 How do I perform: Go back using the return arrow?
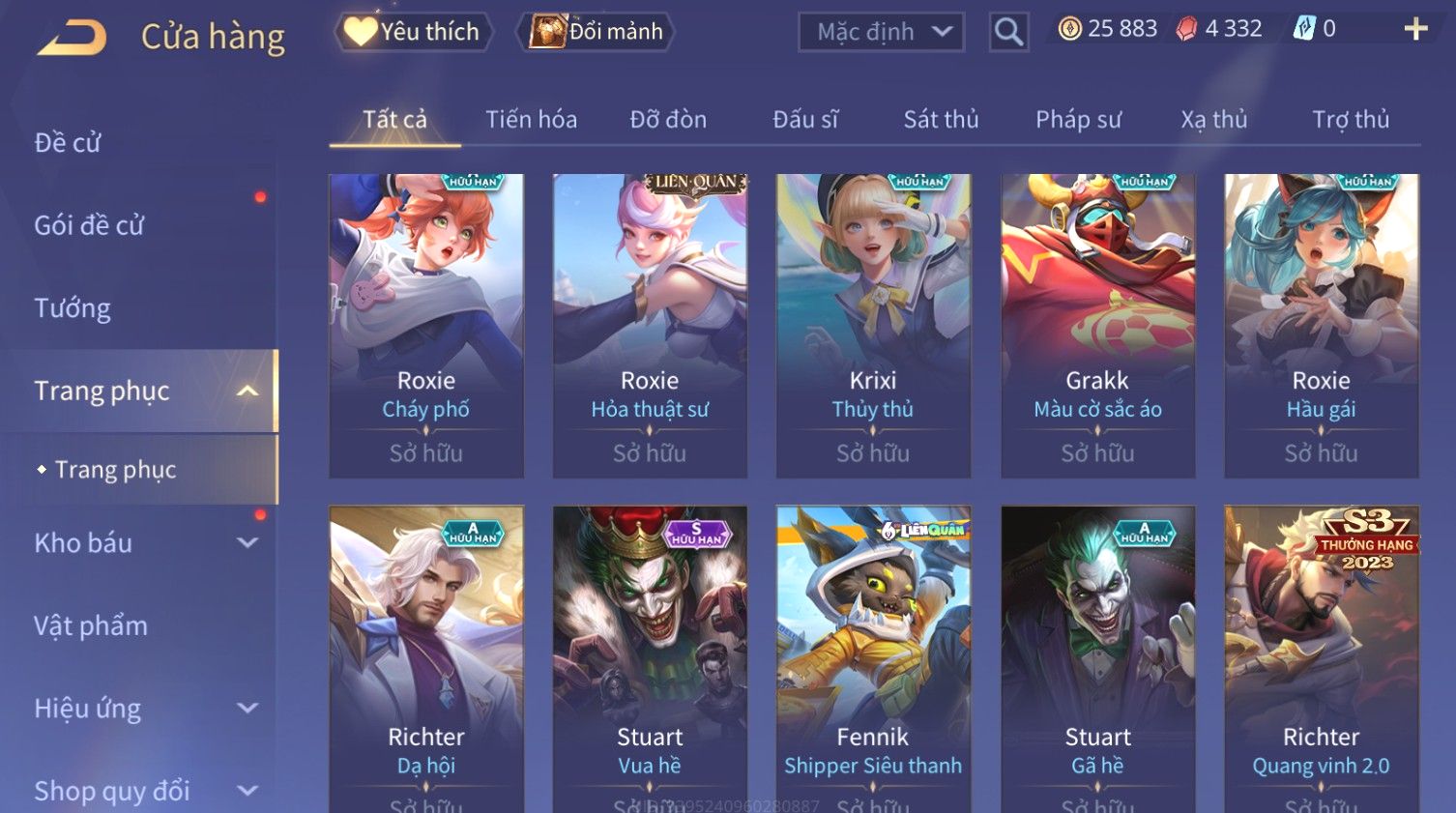[72, 38]
